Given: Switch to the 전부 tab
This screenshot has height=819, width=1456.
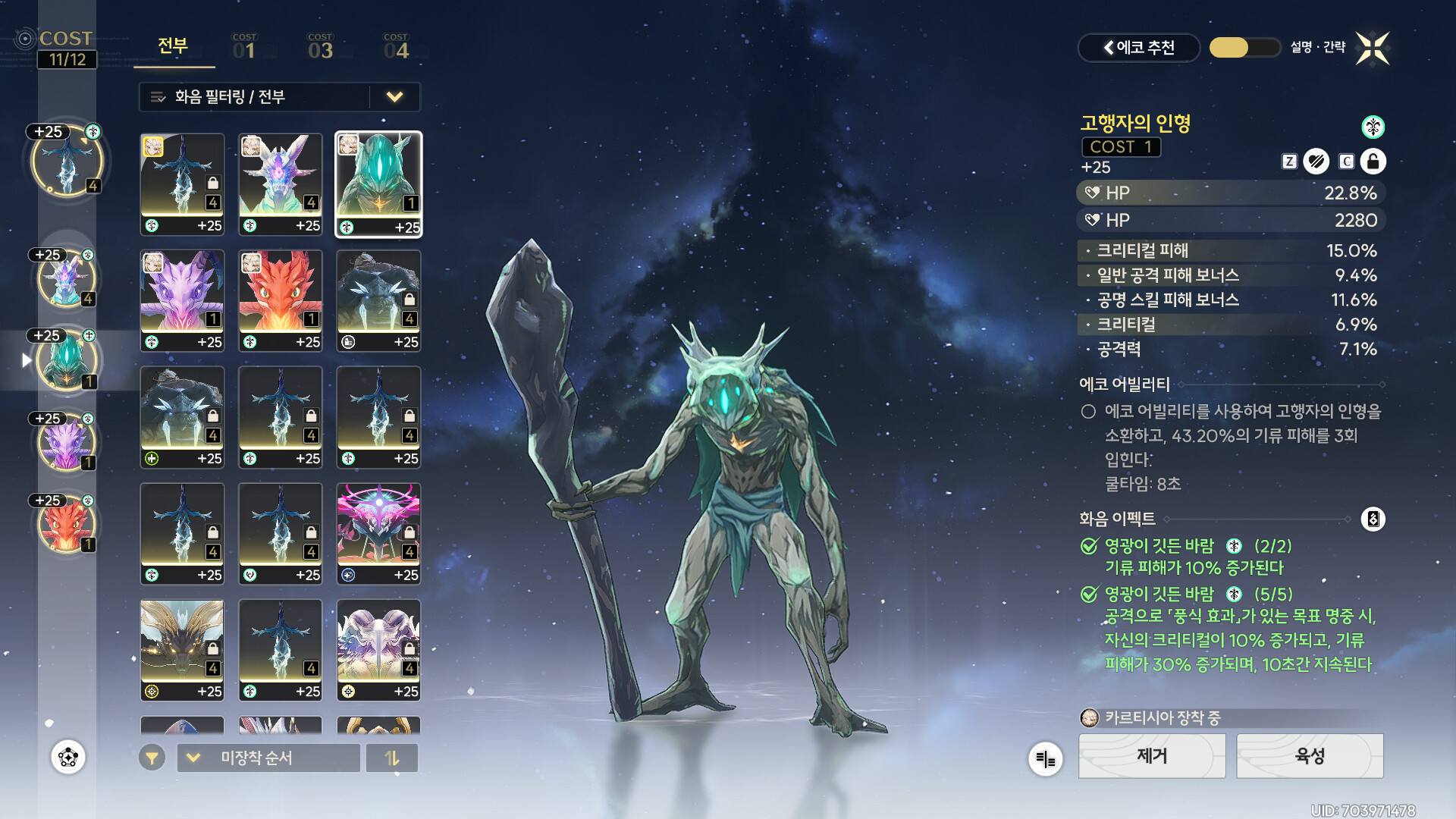Looking at the screenshot, I should coord(173,46).
